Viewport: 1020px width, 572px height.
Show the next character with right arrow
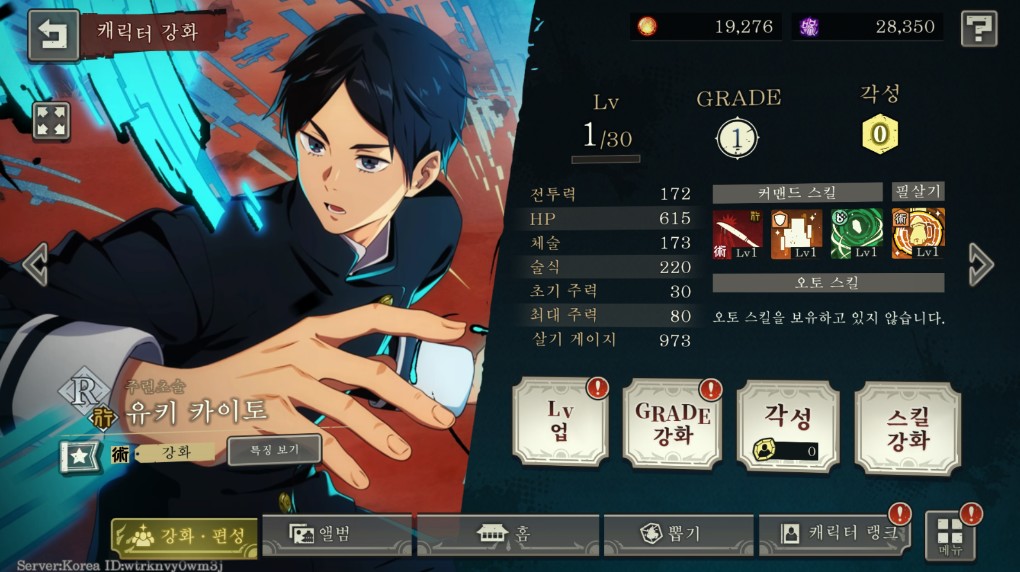[x=981, y=264]
